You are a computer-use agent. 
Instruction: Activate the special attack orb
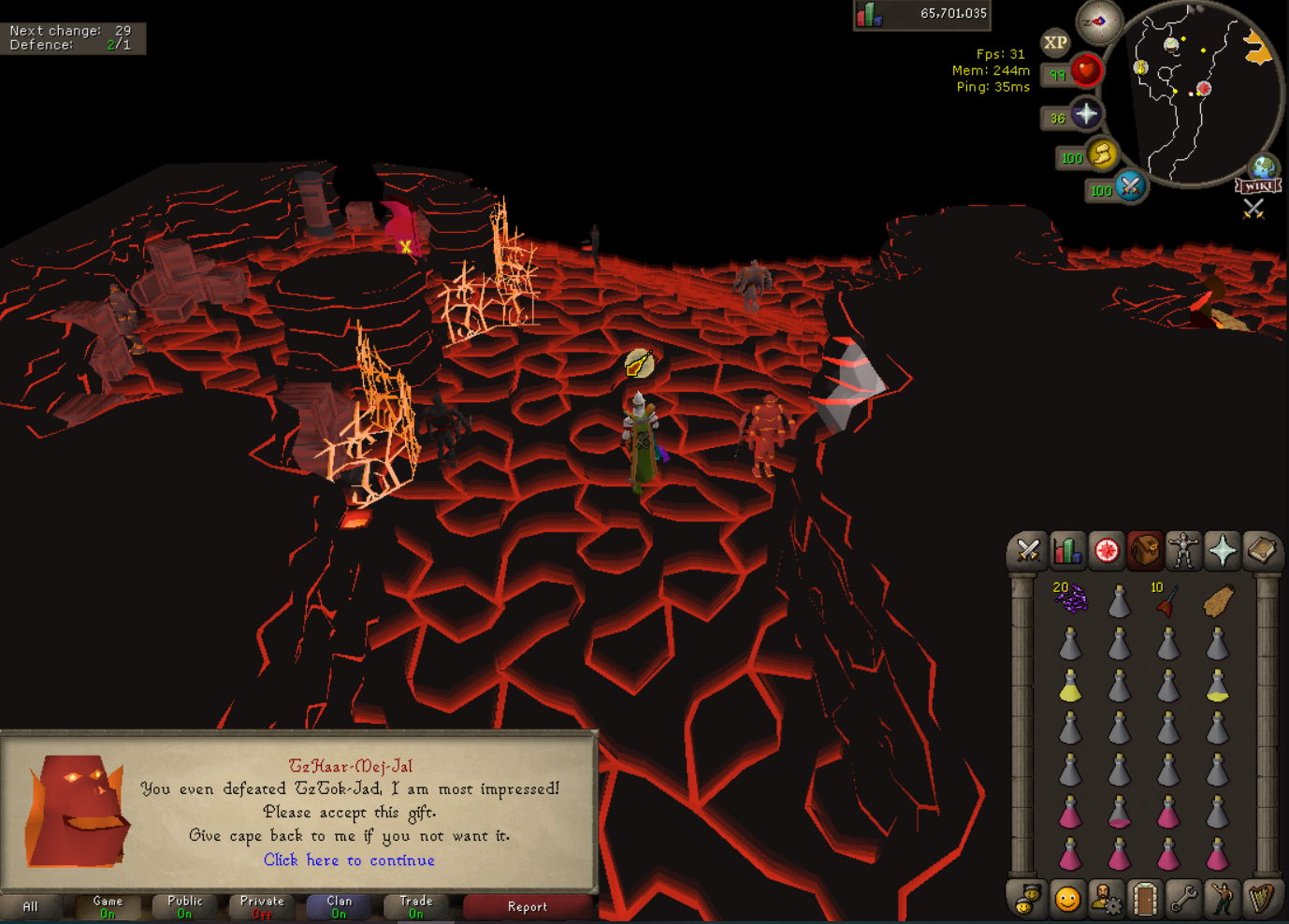pyautogui.click(x=1130, y=186)
